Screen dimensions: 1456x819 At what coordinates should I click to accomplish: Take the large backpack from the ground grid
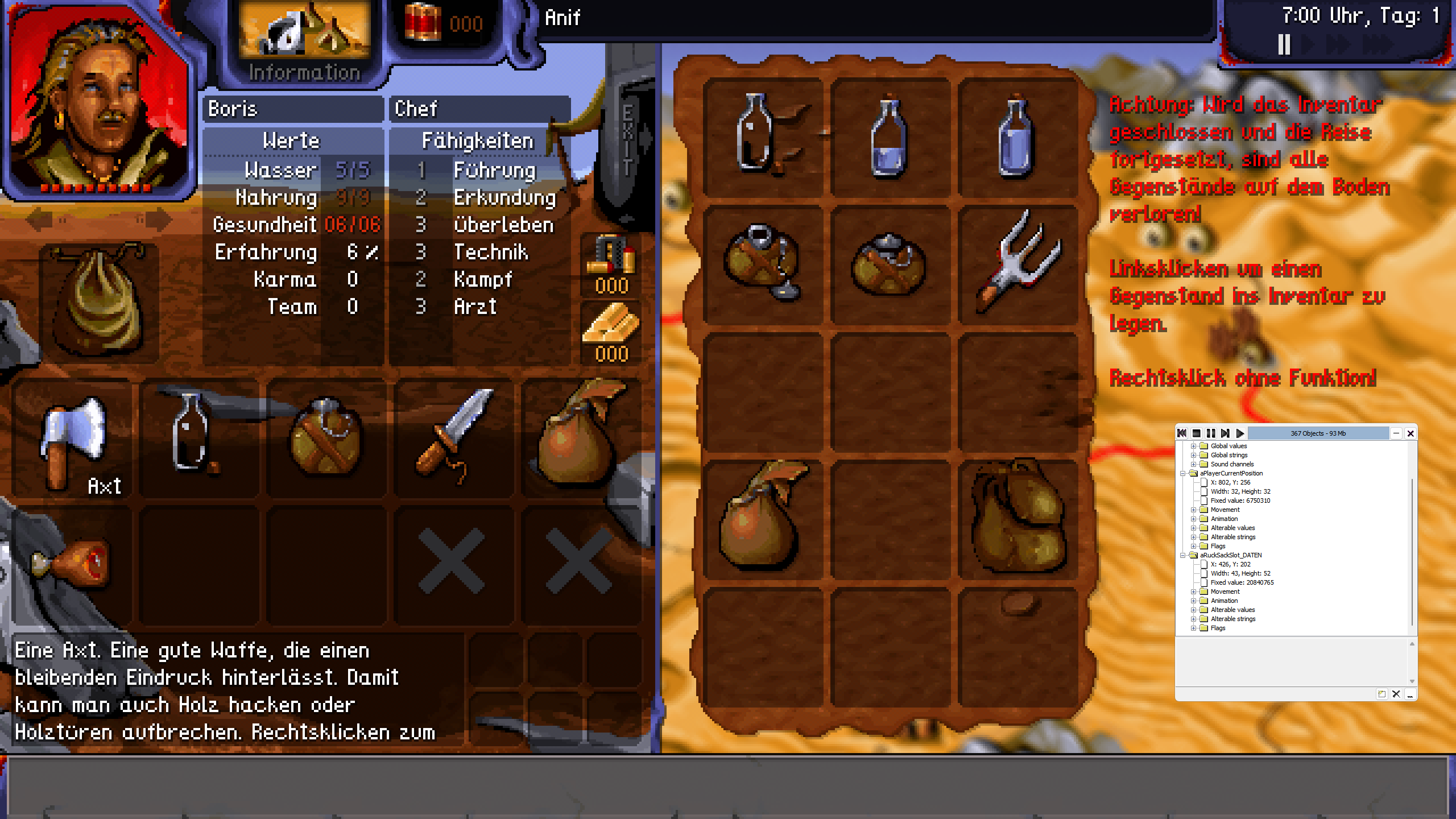(x=1018, y=518)
